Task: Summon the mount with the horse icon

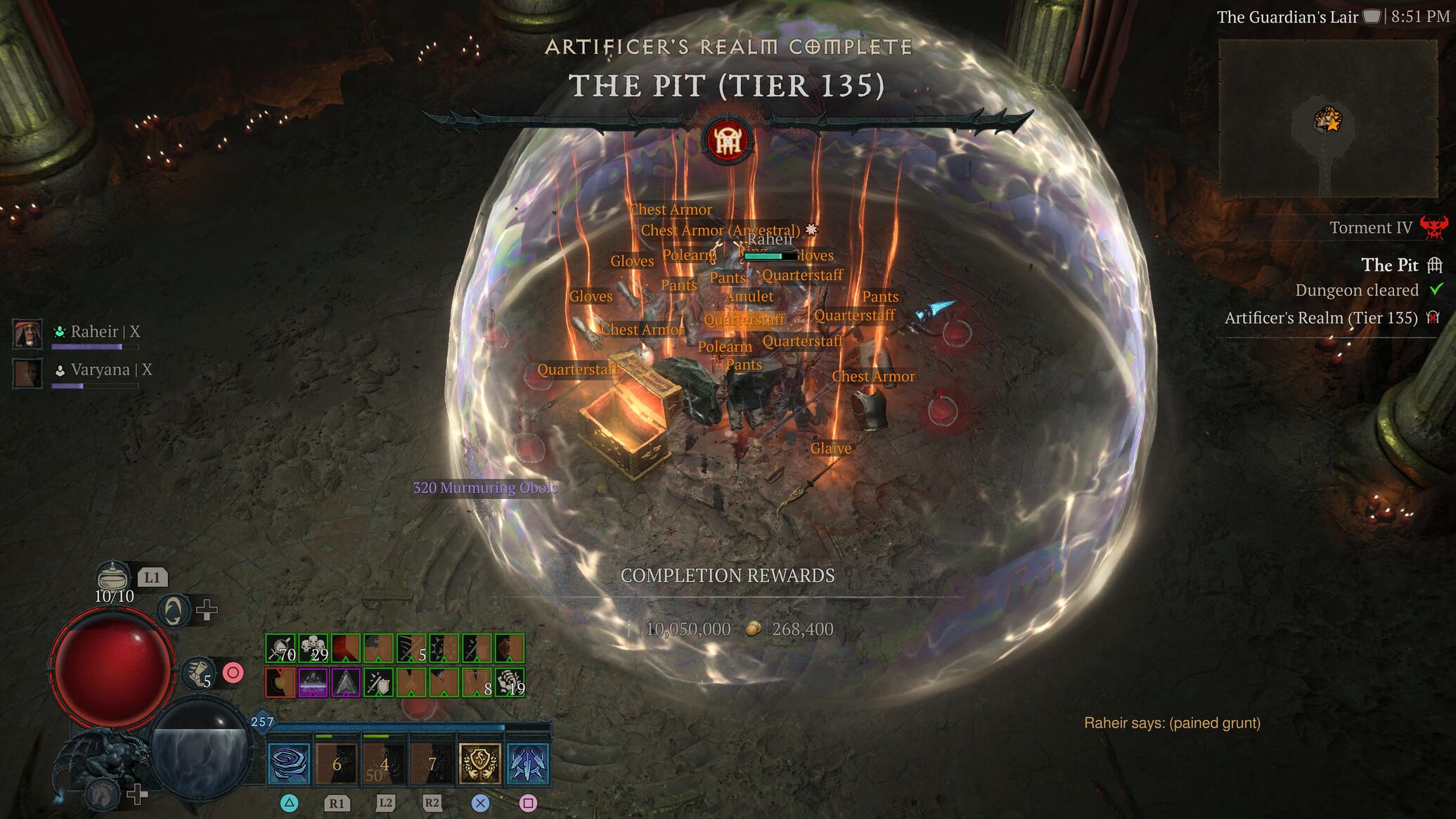Action: tap(103, 794)
